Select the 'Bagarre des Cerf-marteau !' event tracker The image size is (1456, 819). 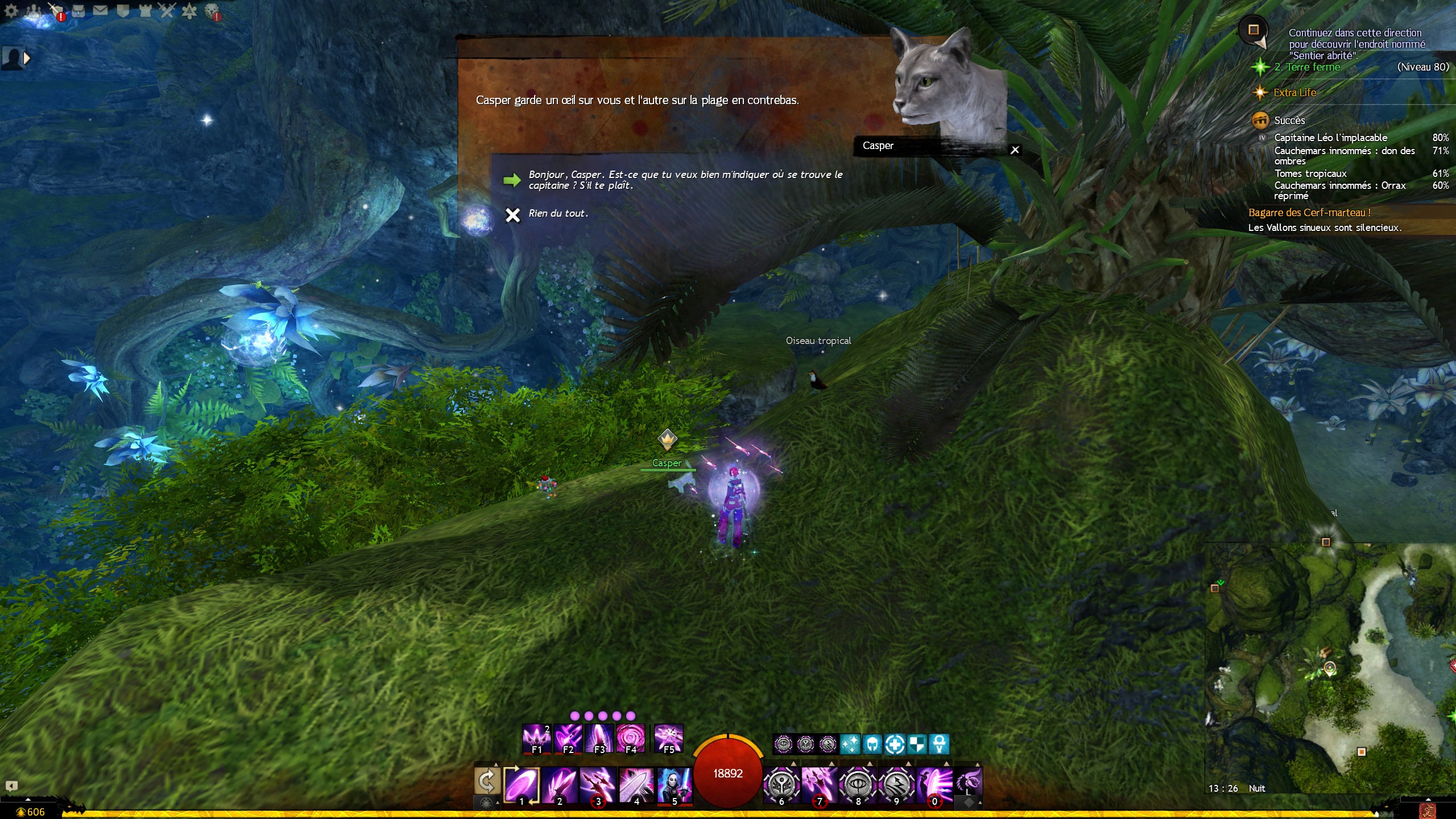(1309, 213)
